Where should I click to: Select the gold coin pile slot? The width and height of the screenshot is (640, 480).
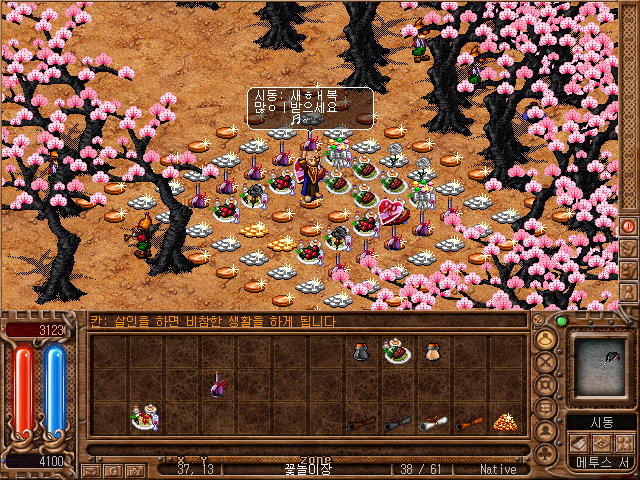click(504, 421)
